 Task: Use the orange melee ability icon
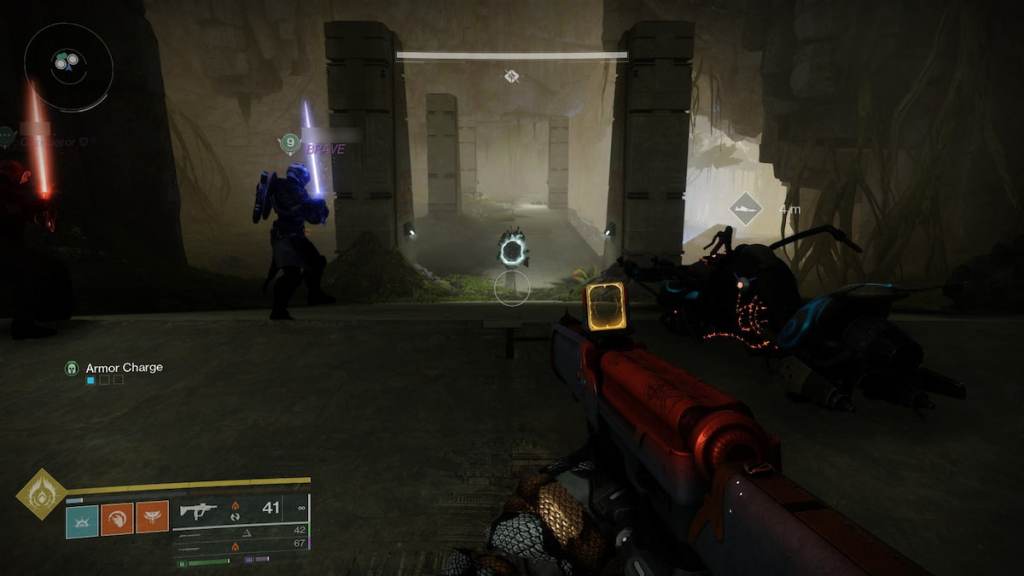click(117, 518)
